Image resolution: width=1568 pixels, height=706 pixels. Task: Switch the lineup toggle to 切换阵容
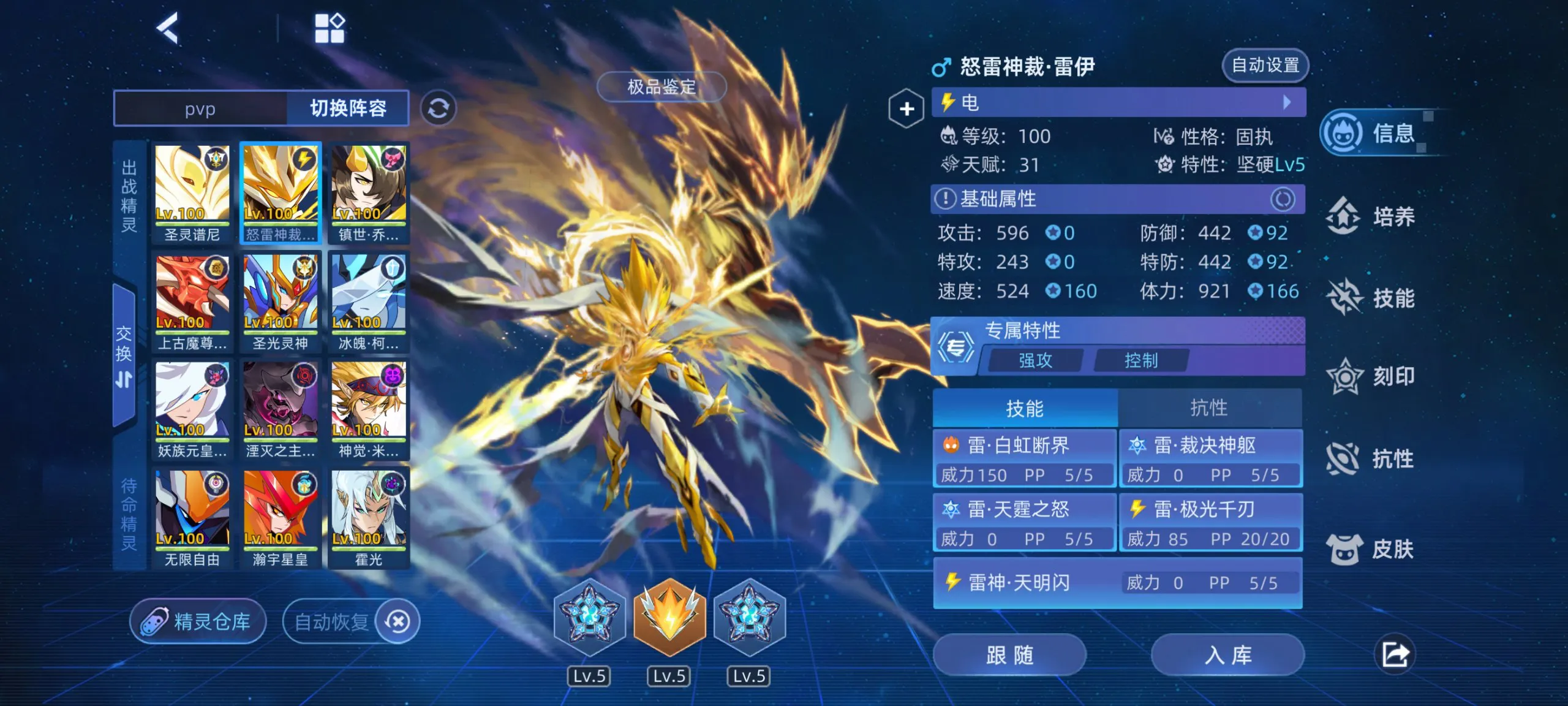(x=347, y=108)
